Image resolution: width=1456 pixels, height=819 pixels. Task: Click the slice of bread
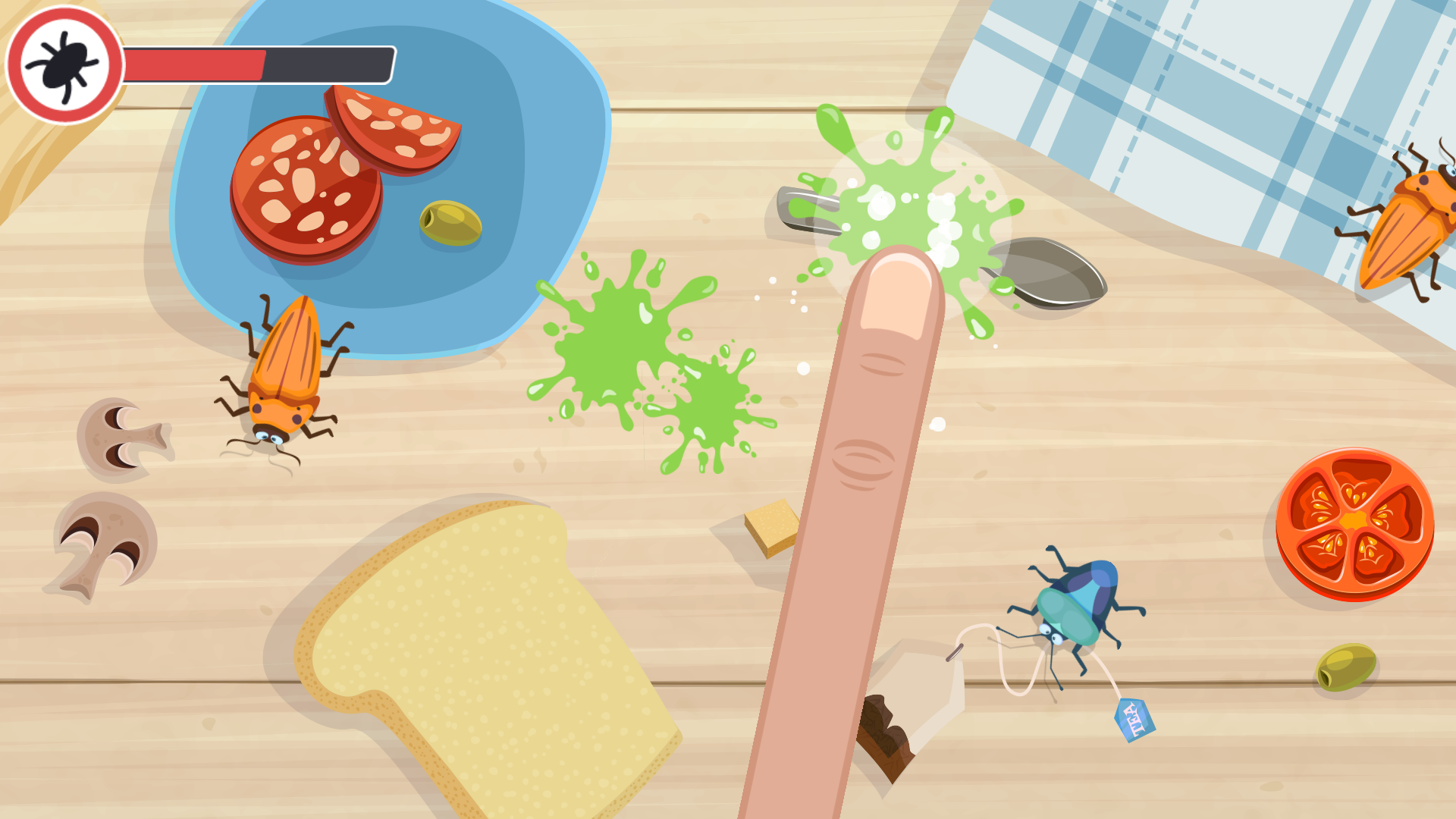(x=485, y=667)
